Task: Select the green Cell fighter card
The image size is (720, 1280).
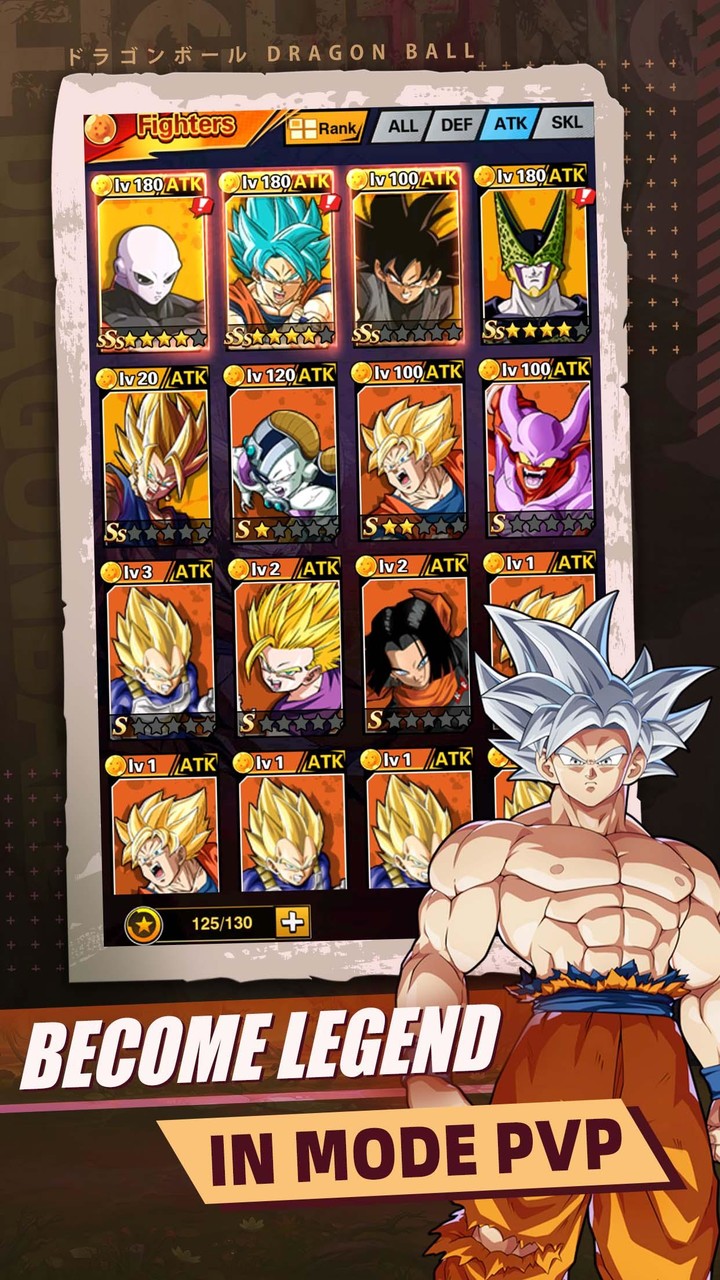Action: pos(534,256)
